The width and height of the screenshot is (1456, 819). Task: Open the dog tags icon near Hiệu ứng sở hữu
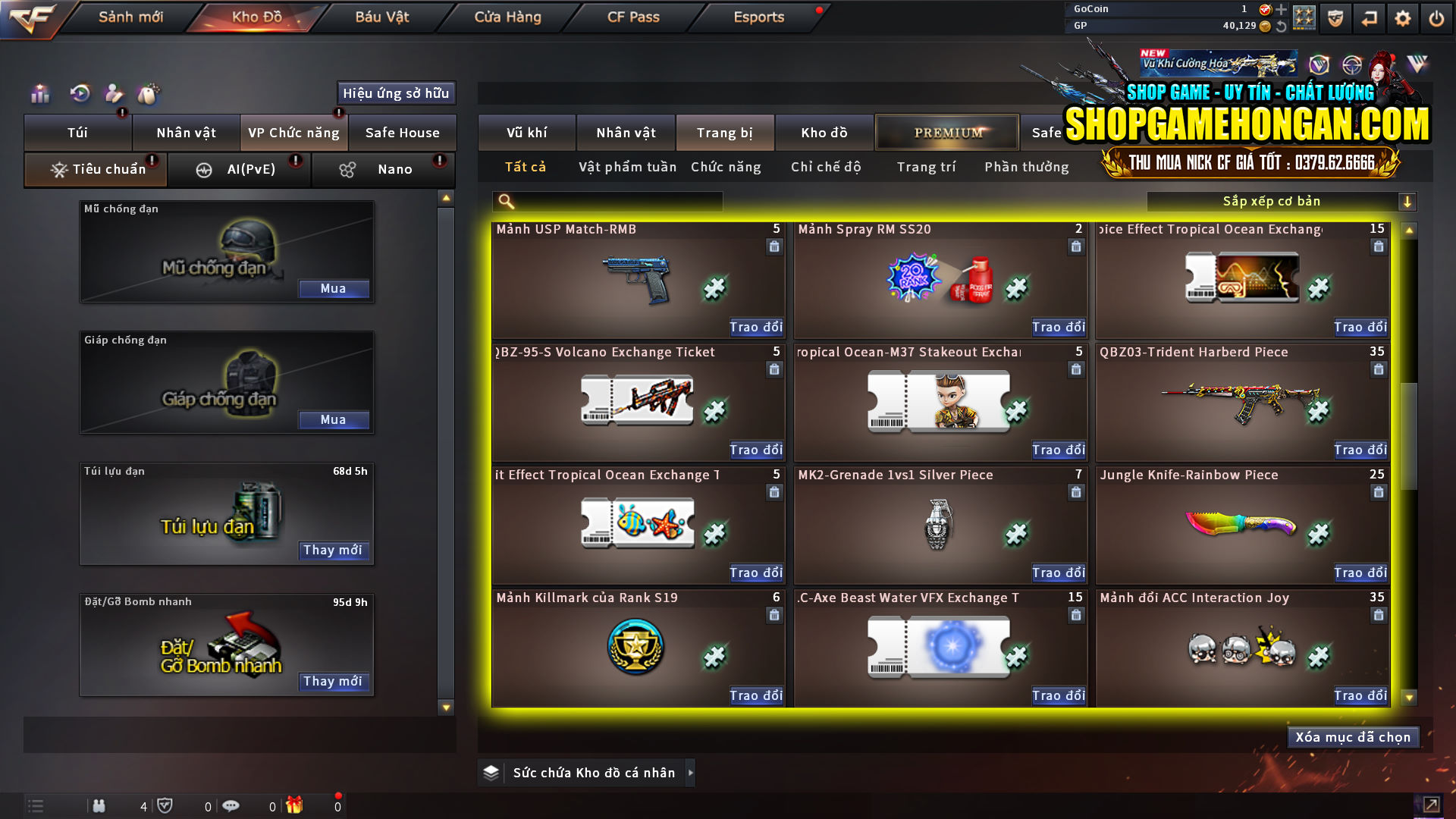pyautogui.click(x=149, y=95)
